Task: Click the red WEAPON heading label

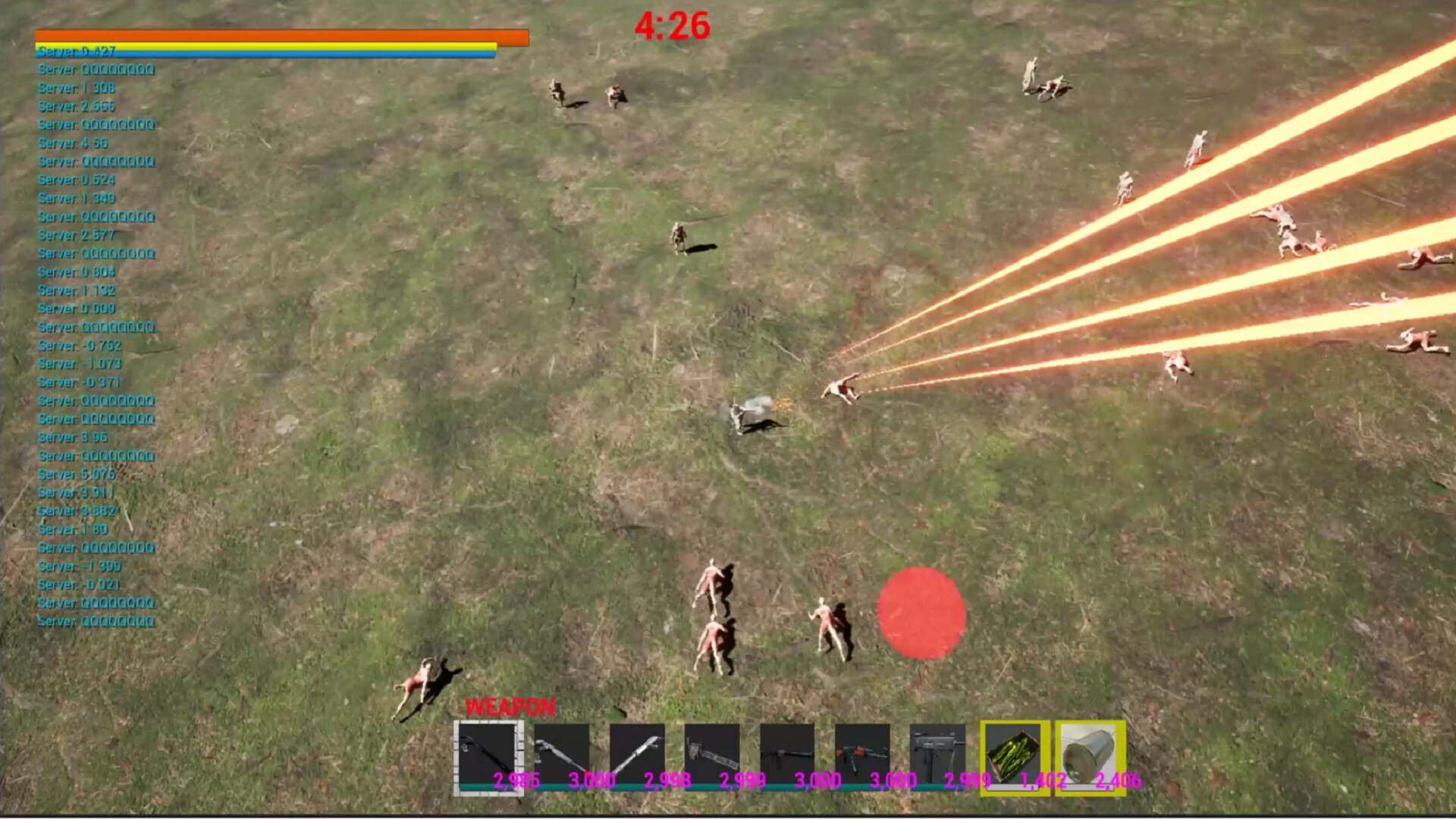Action: coord(510,707)
